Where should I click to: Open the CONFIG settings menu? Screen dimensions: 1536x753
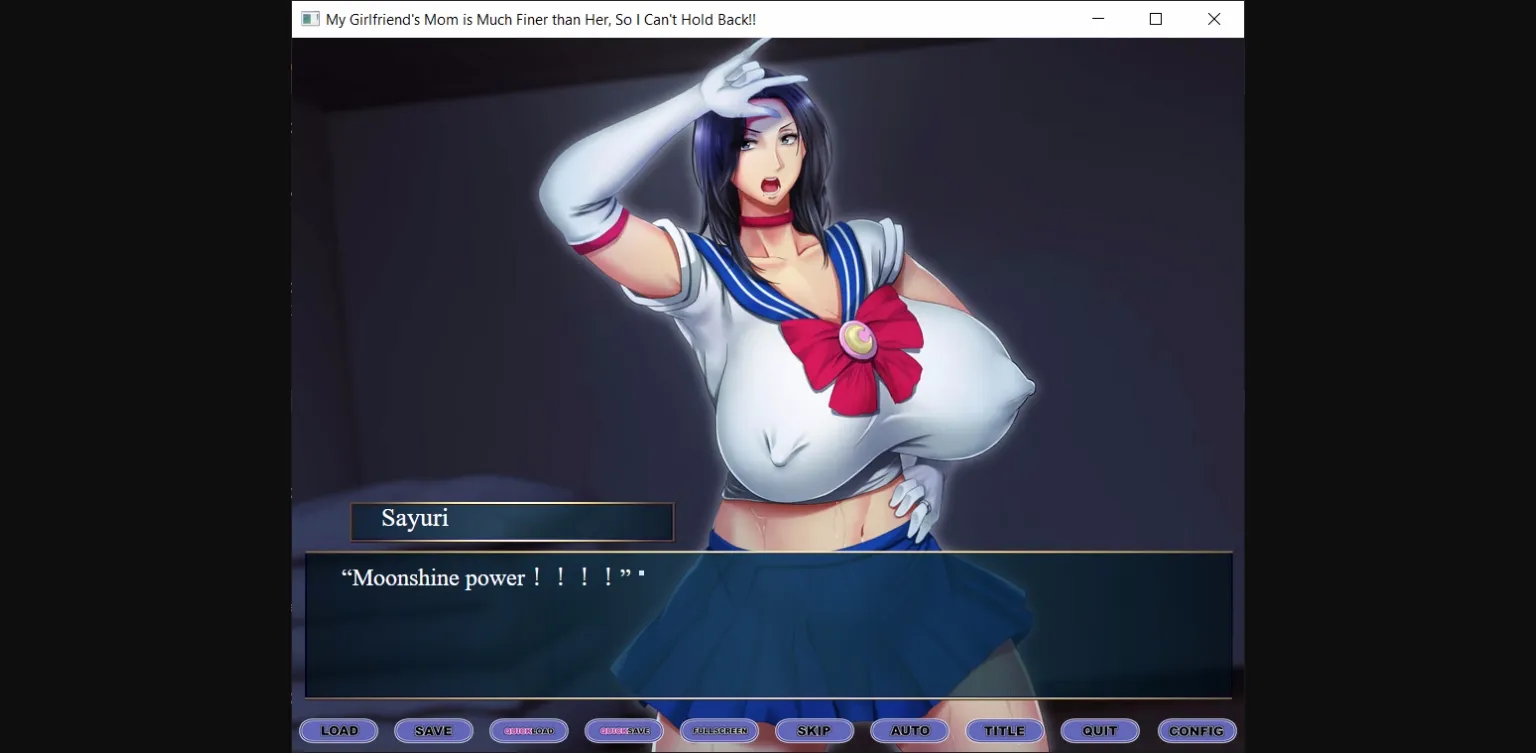pyautogui.click(x=1196, y=730)
